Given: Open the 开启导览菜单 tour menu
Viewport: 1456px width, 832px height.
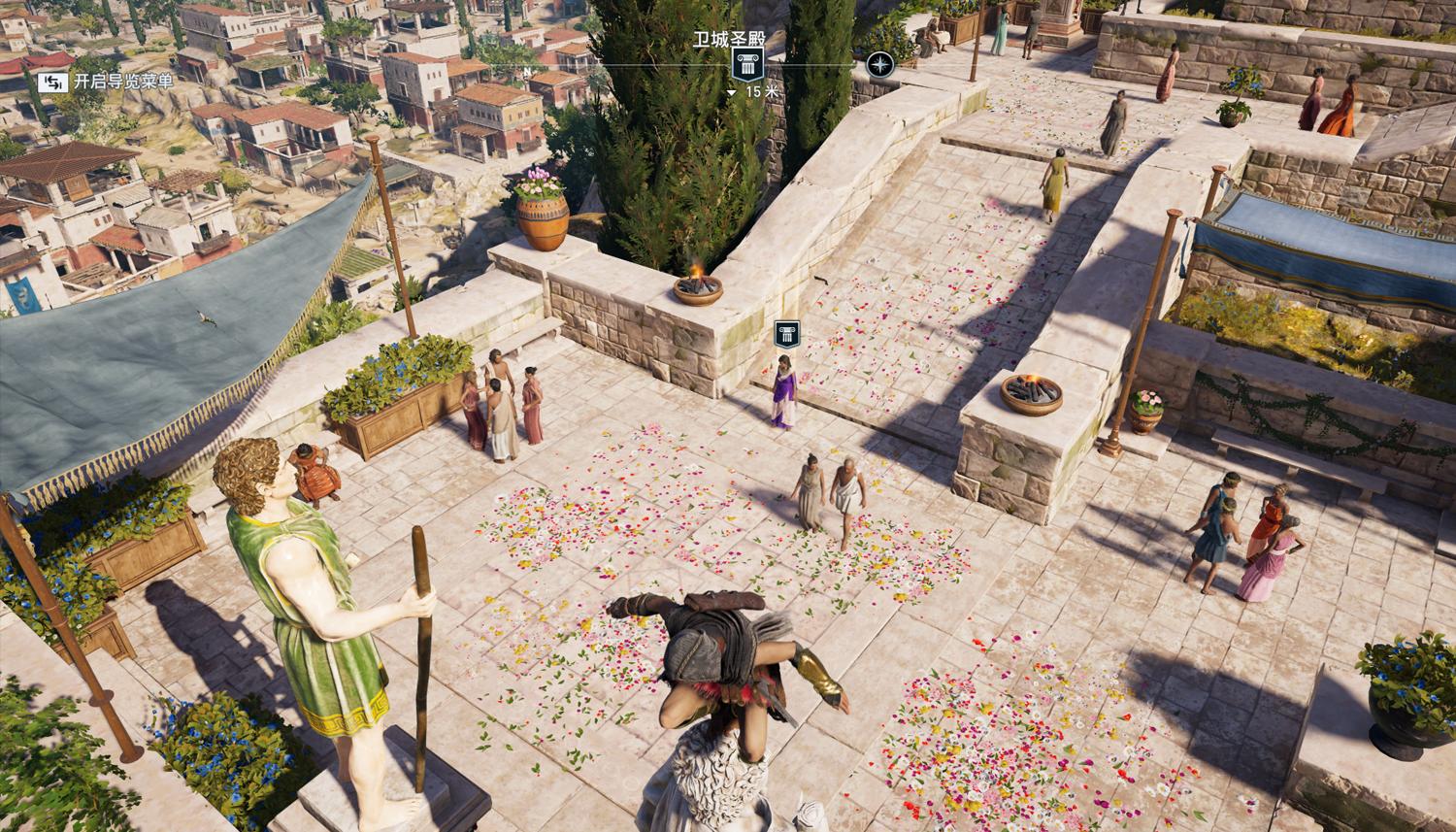Looking at the screenshot, I should point(105,82).
